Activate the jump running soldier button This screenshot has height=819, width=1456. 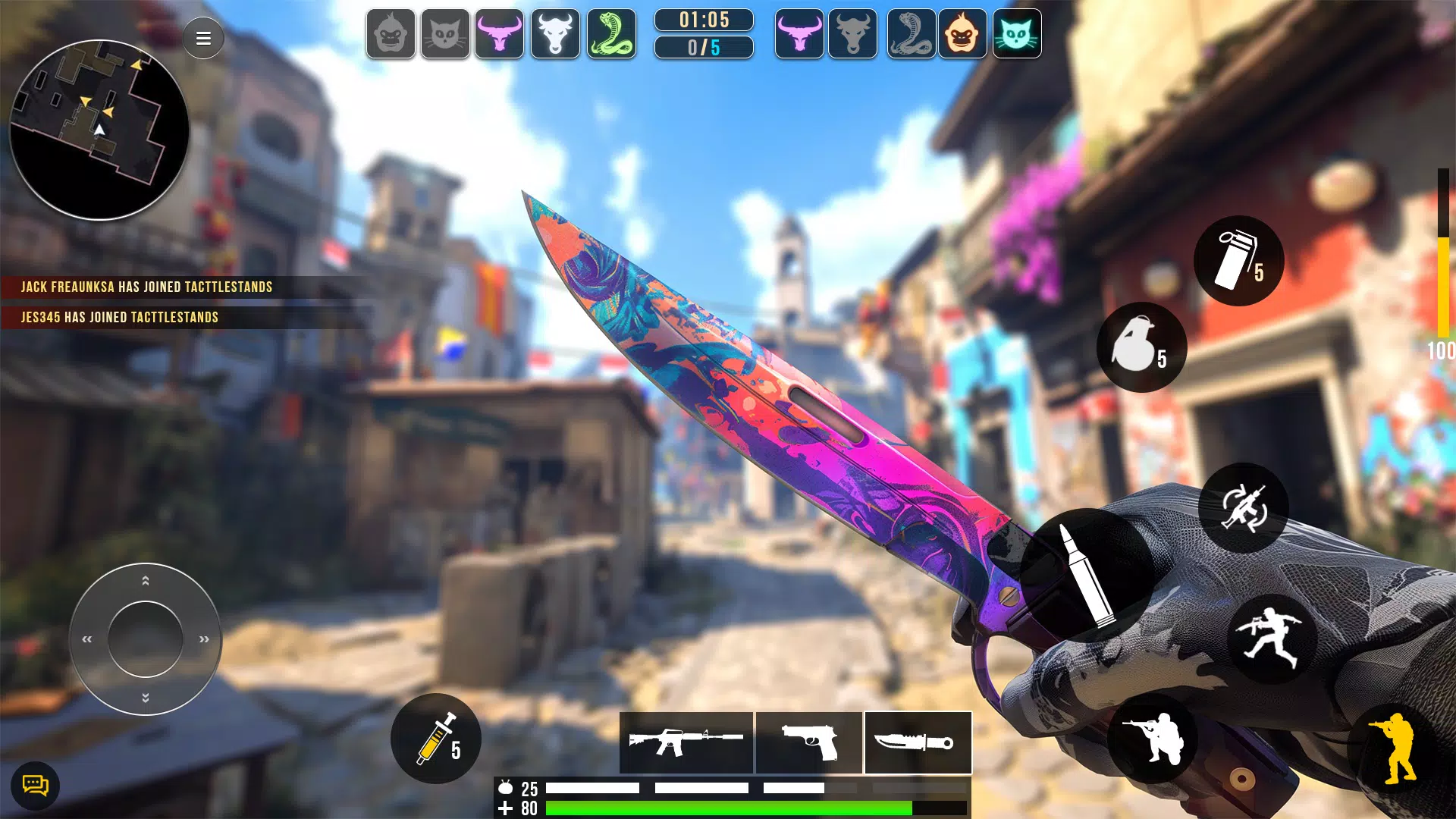click(1272, 639)
